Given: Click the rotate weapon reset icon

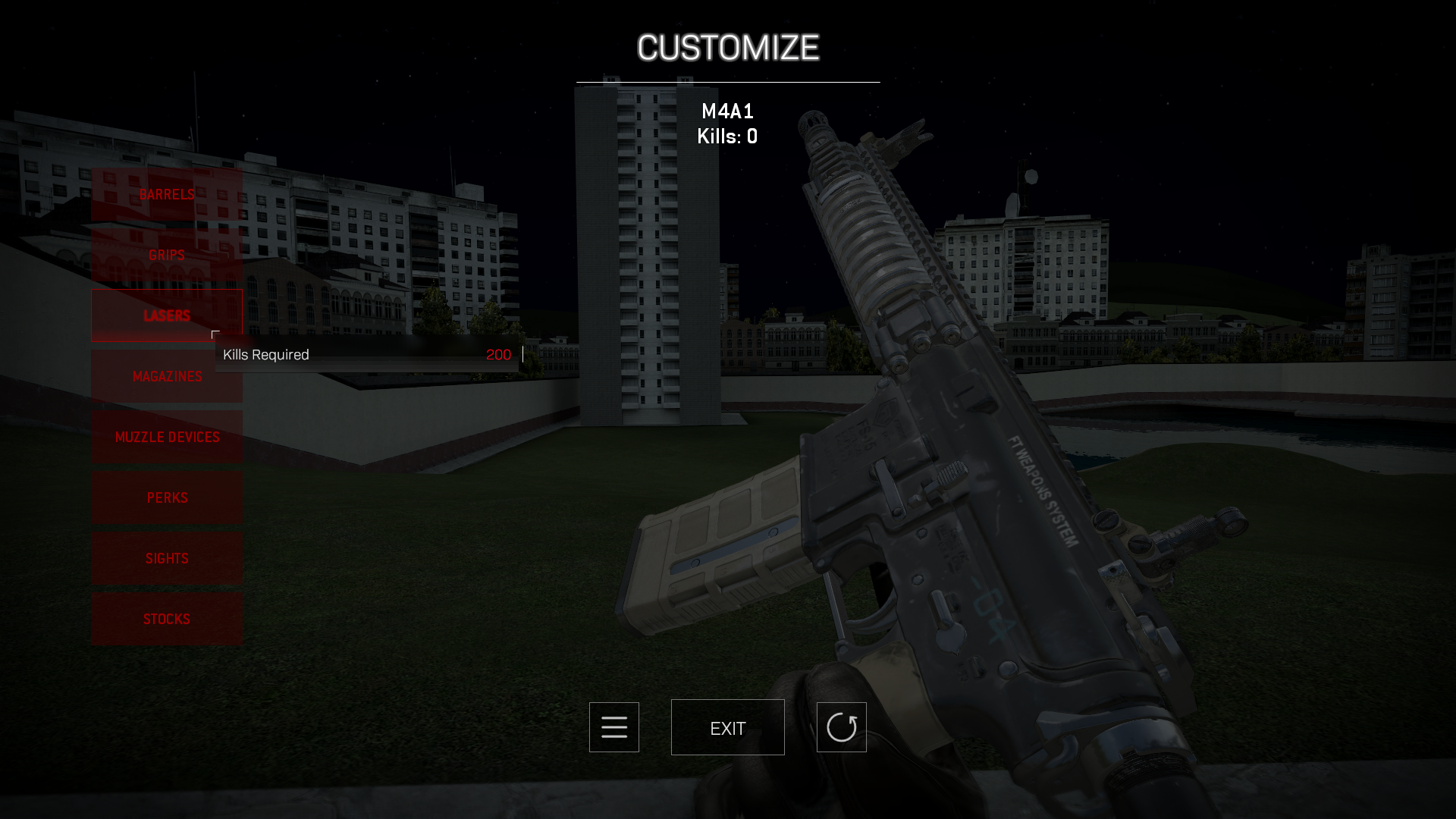Looking at the screenshot, I should [842, 726].
